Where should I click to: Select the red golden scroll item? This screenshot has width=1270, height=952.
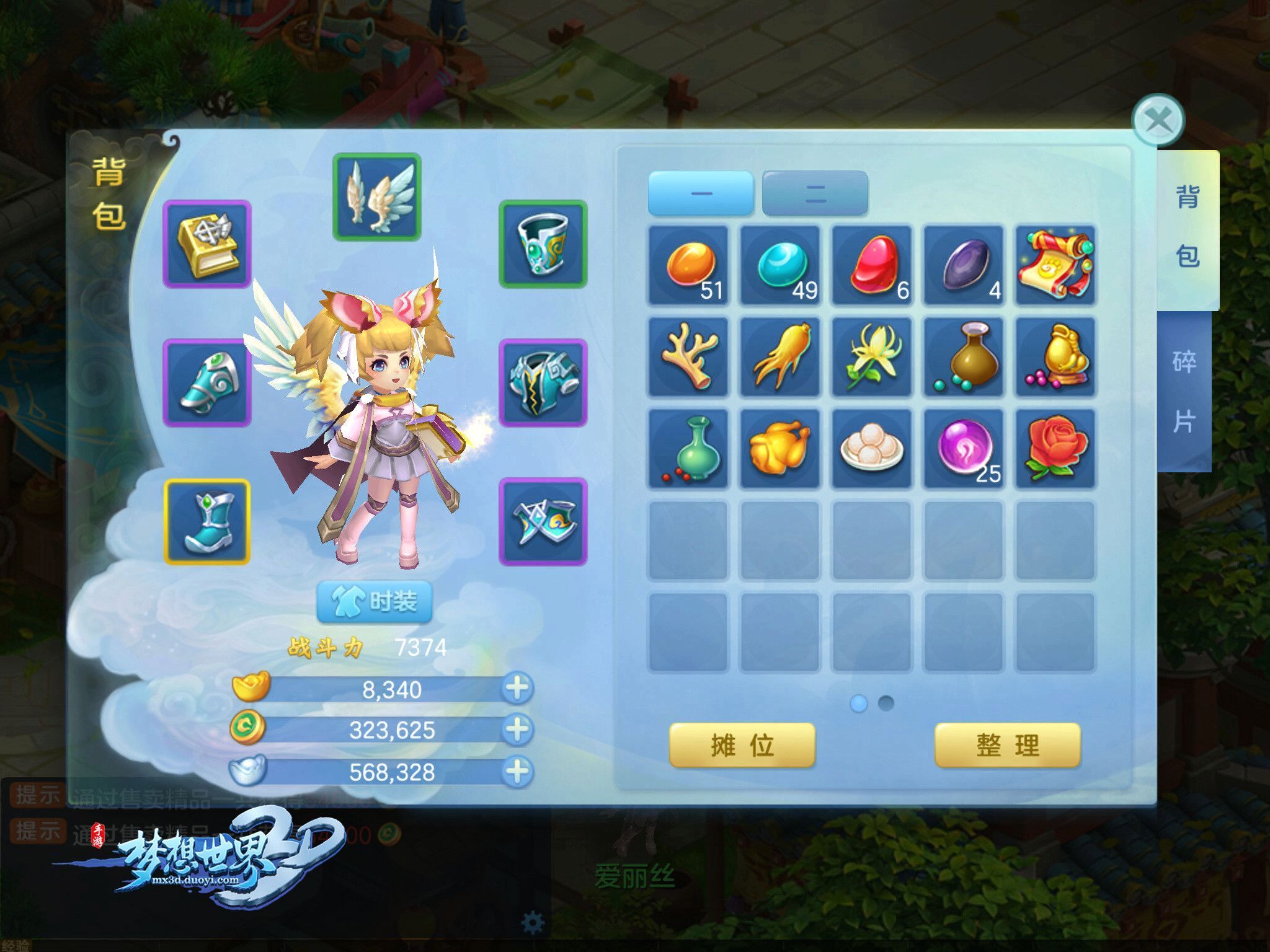[x=1055, y=266]
